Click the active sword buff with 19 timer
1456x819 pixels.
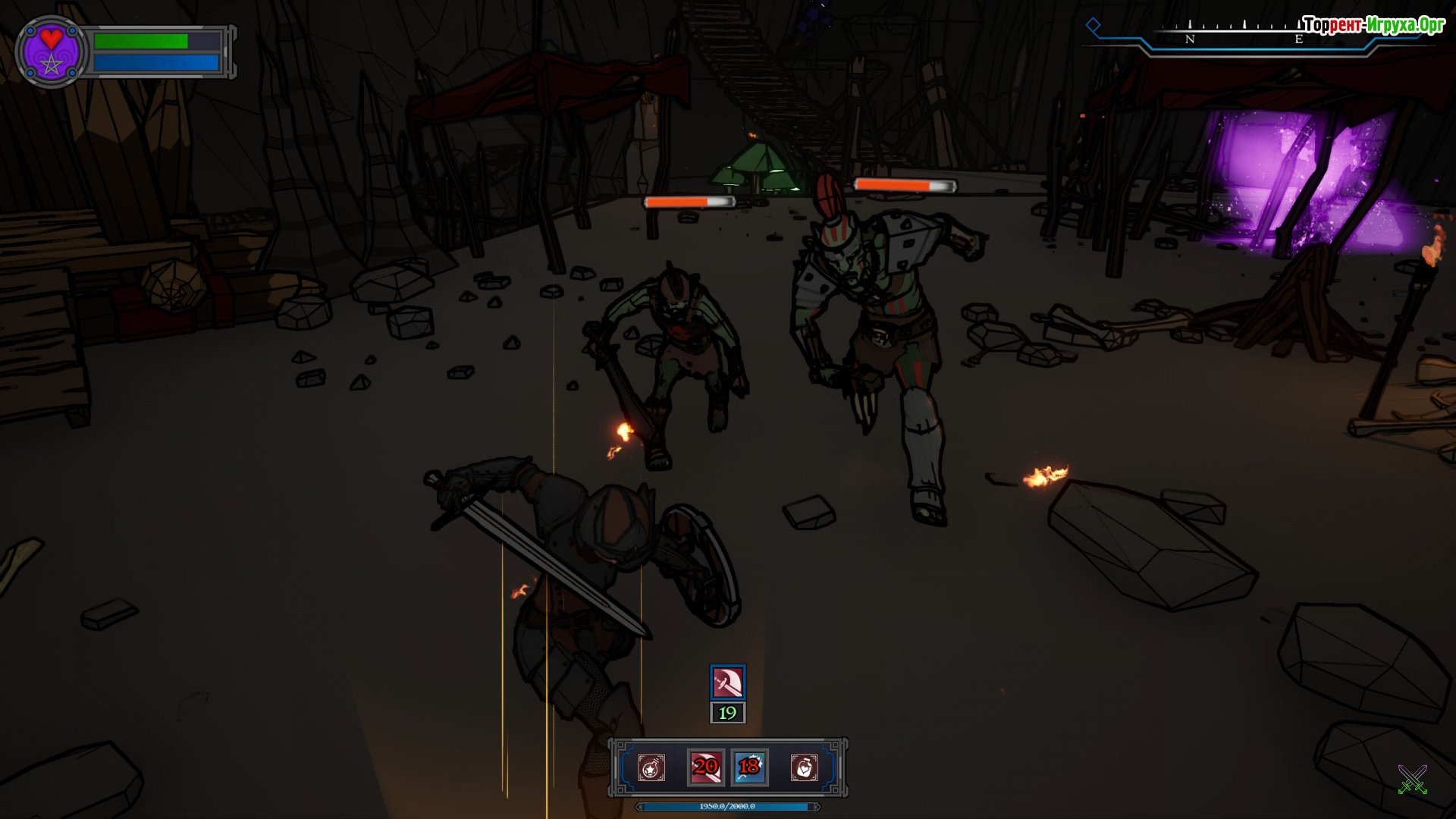[727, 682]
